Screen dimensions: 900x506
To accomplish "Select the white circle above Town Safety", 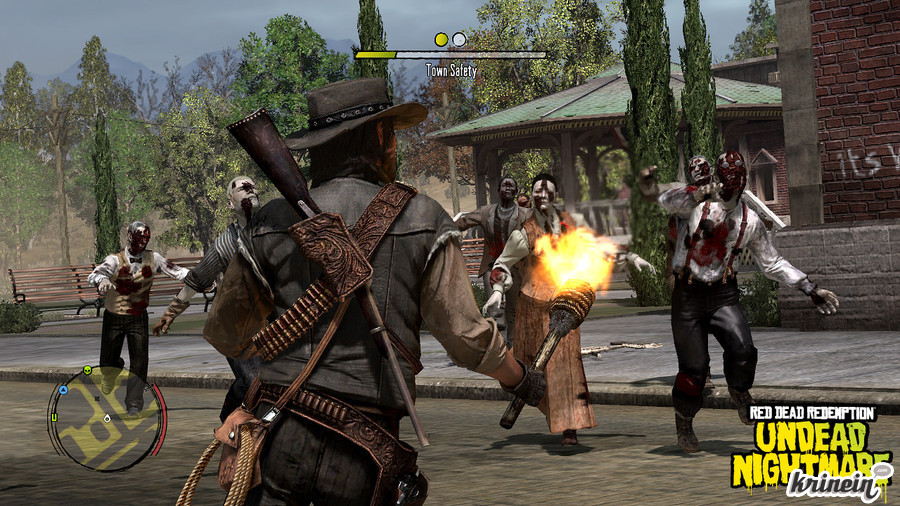I will 459,39.
